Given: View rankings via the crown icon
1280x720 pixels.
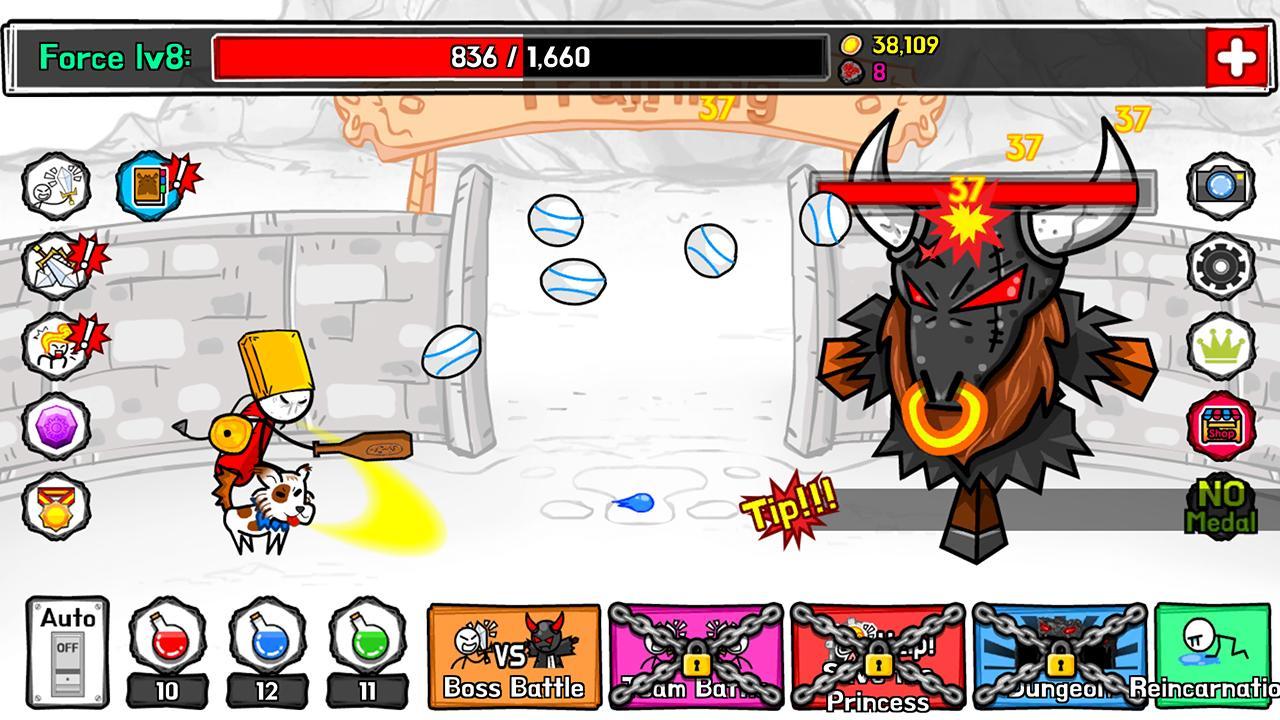Looking at the screenshot, I should [1221, 341].
